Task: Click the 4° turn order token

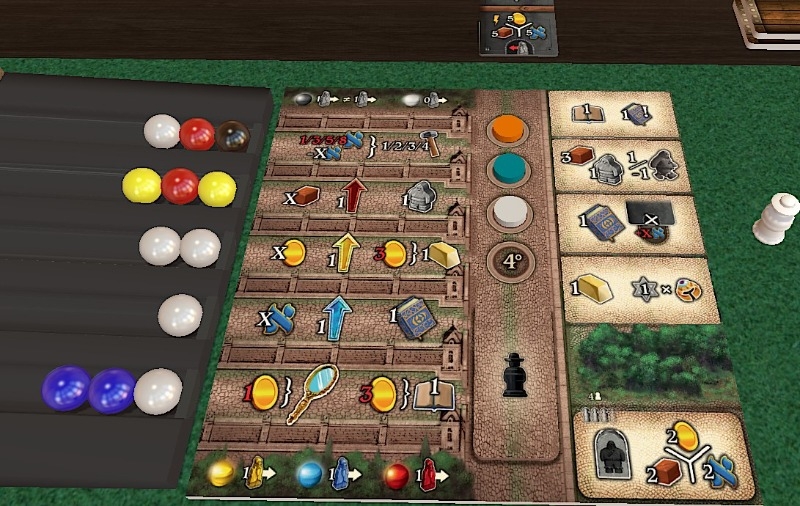Action: click(509, 263)
